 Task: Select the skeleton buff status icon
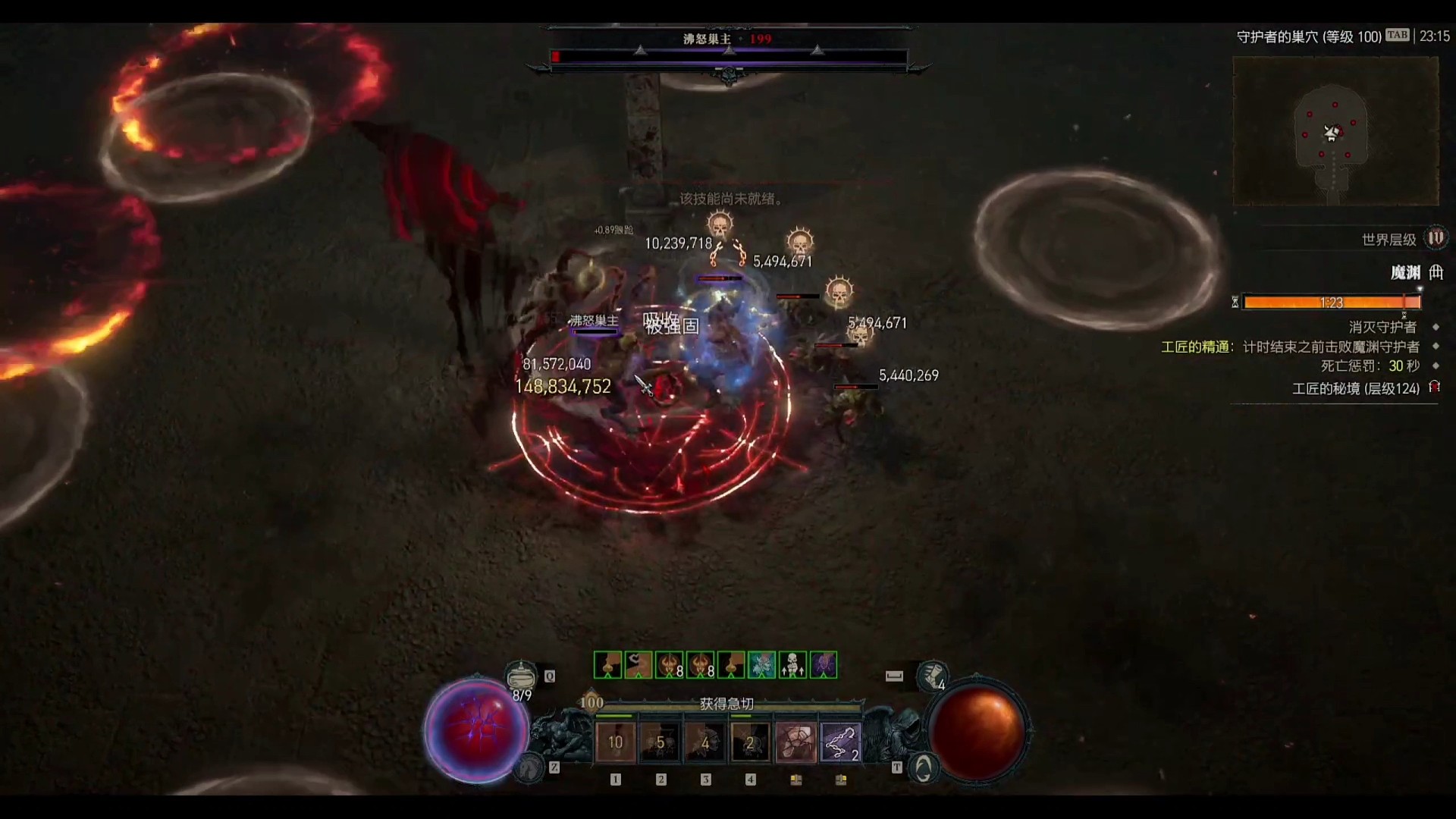792,665
